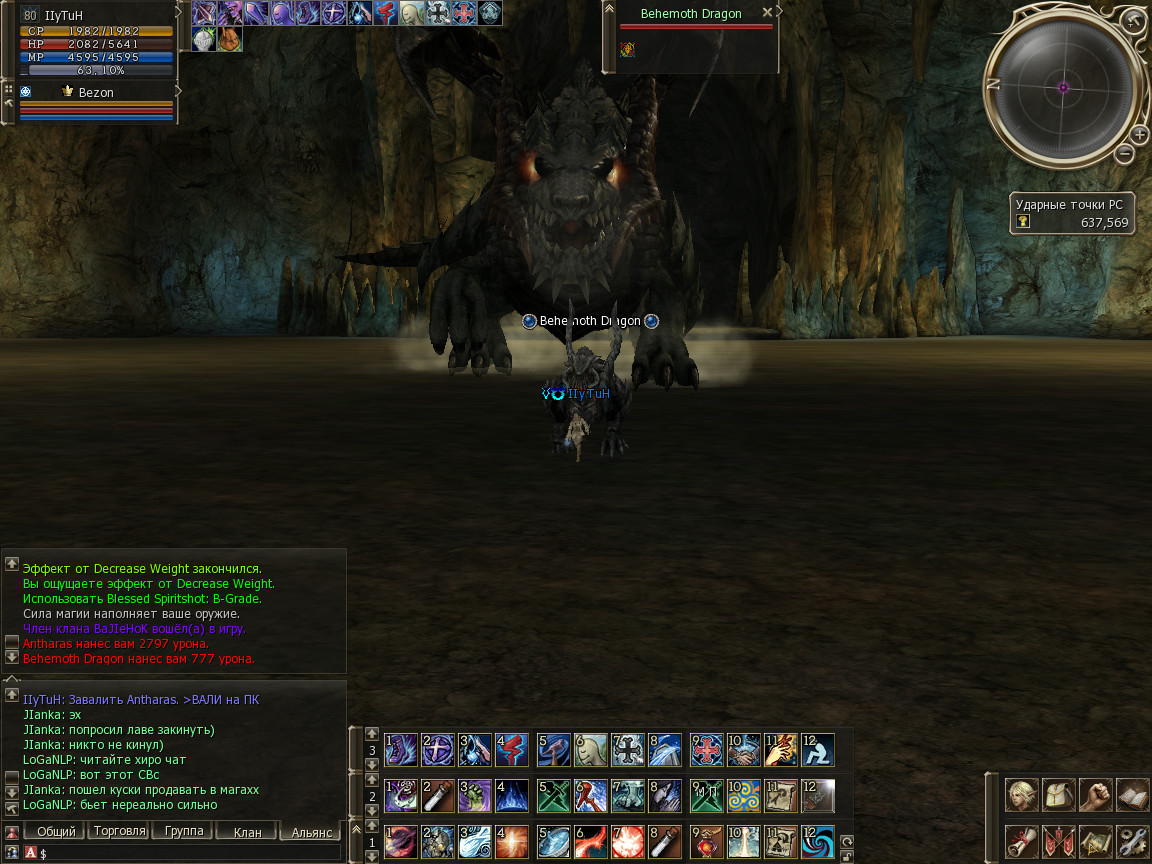
Task: Select party member Bezon
Action: point(96,92)
